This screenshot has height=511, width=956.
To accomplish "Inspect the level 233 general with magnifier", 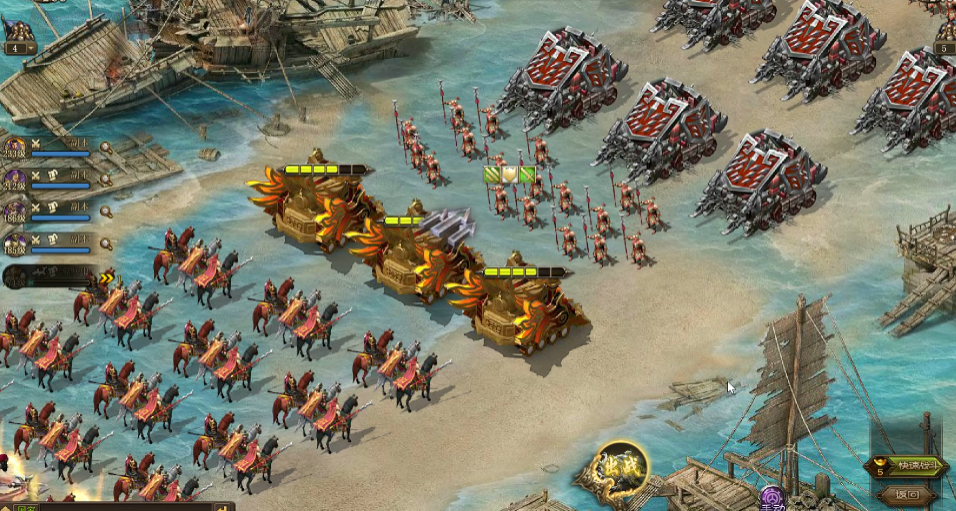I will (106, 148).
